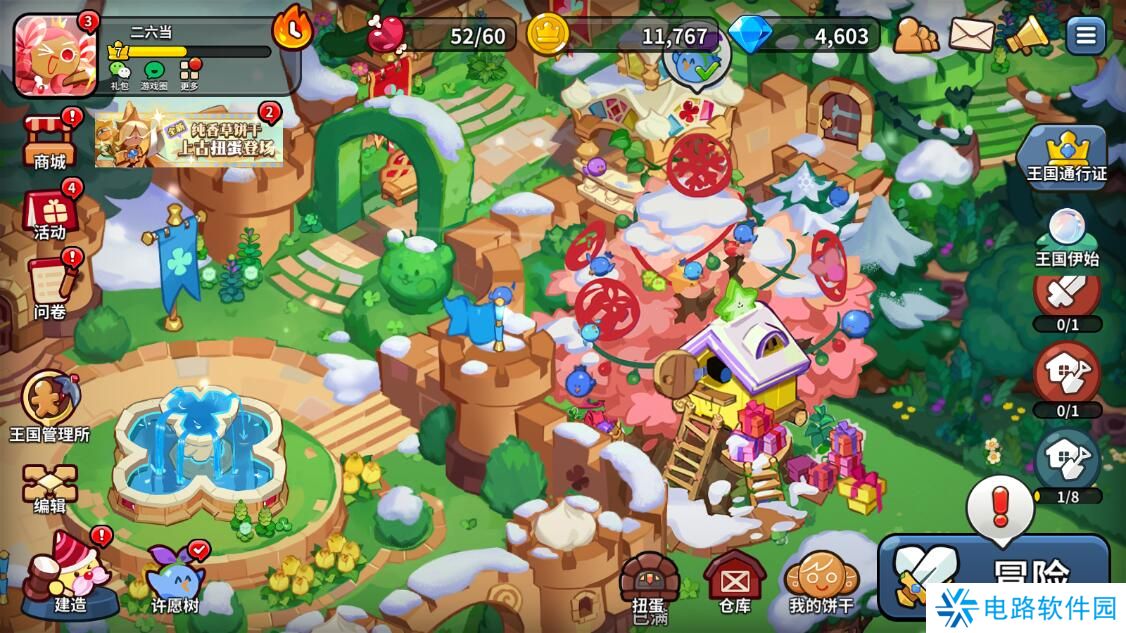The width and height of the screenshot is (1126, 633).
Task: Open the 礼包 gift pack icon
Action: 119,74
